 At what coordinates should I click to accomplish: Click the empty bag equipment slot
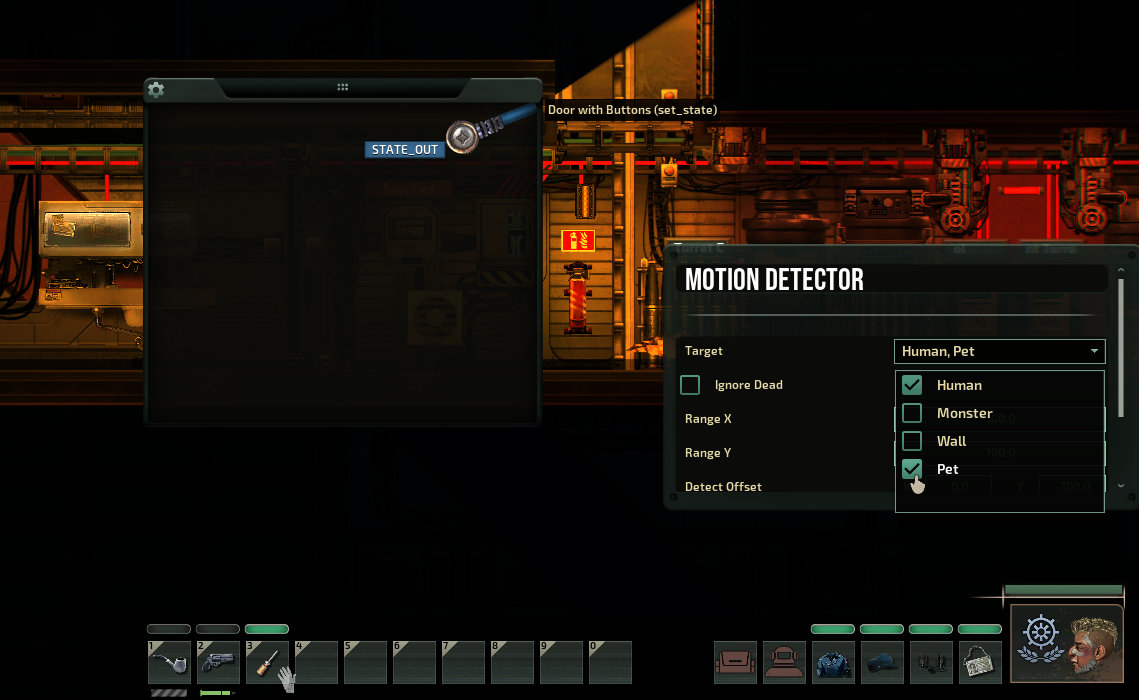coord(735,662)
